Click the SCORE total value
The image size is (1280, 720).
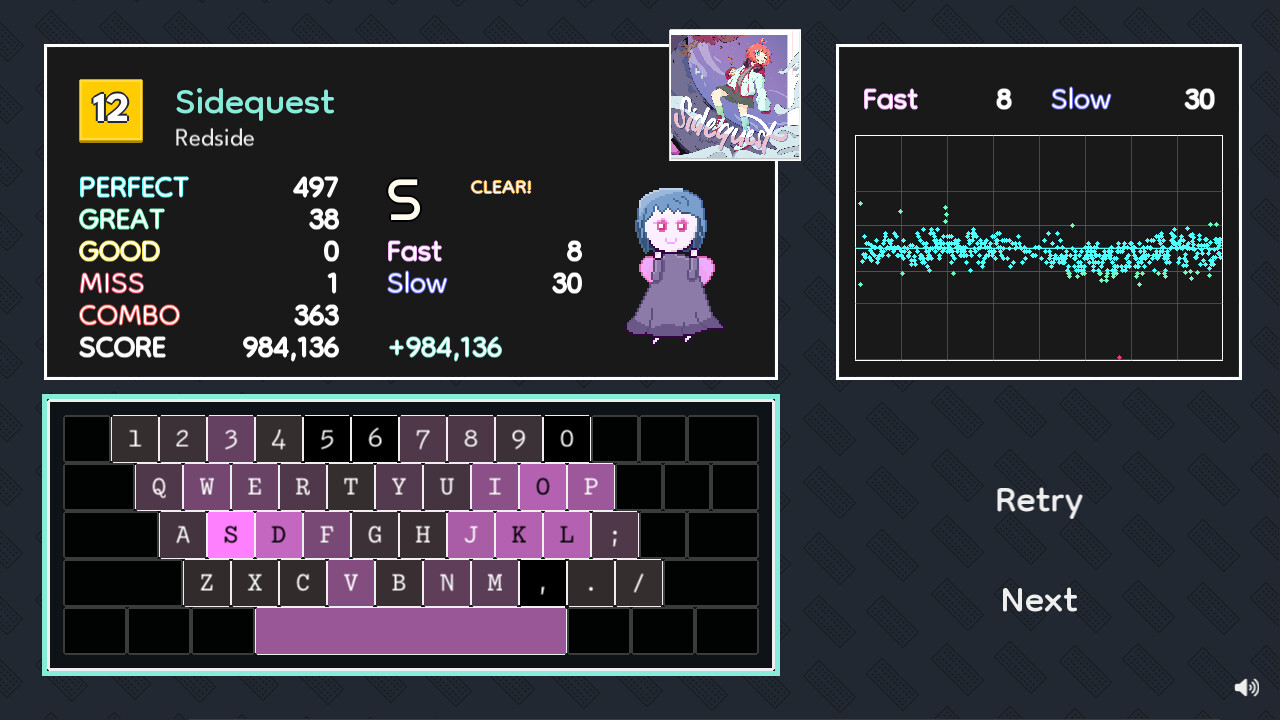[x=290, y=347]
